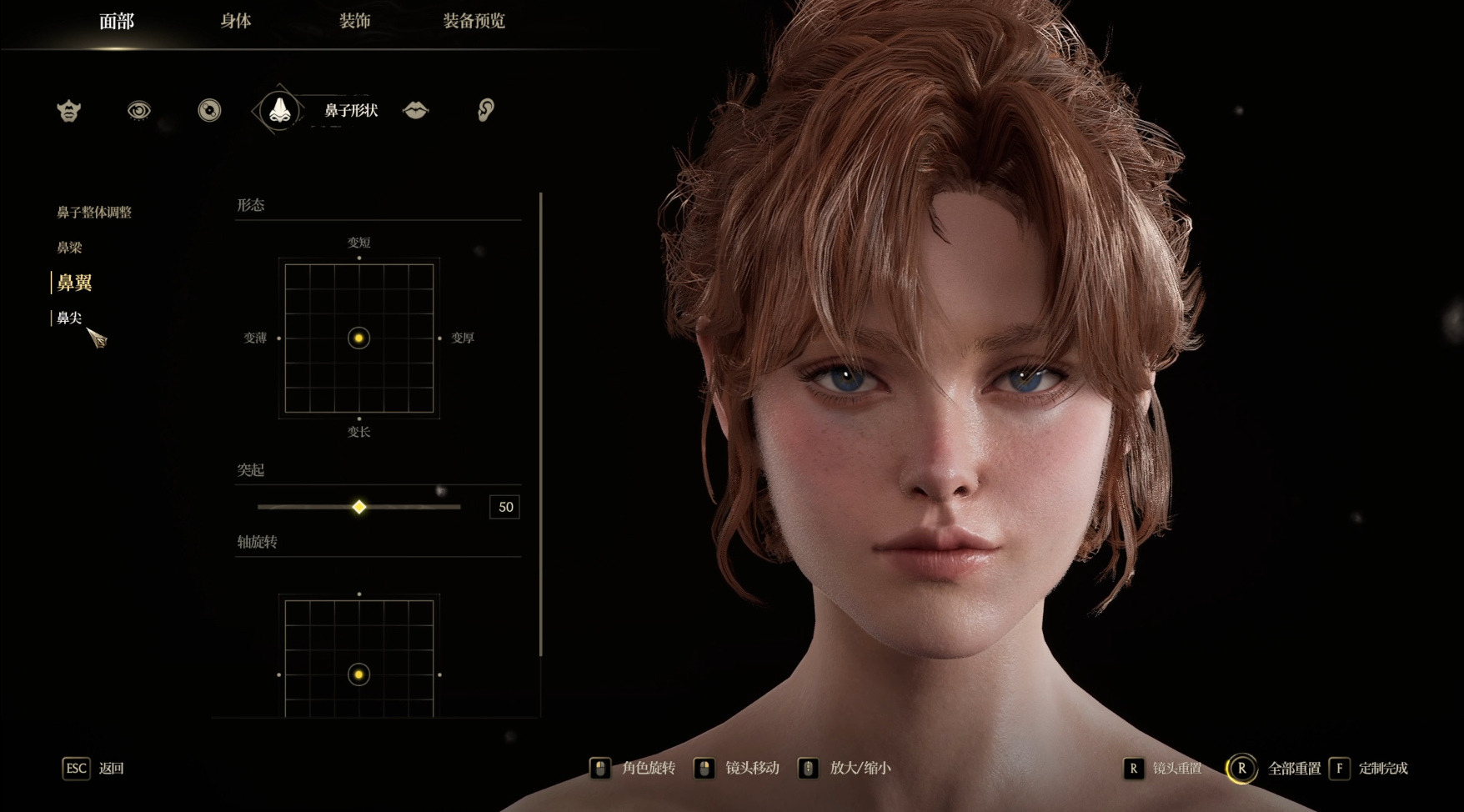Image resolution: width=1464 pixels, height=812 pixels.
Task: Click the 形态 shape grid center handle
Action: pyautogui.click(x=358, y=338)
